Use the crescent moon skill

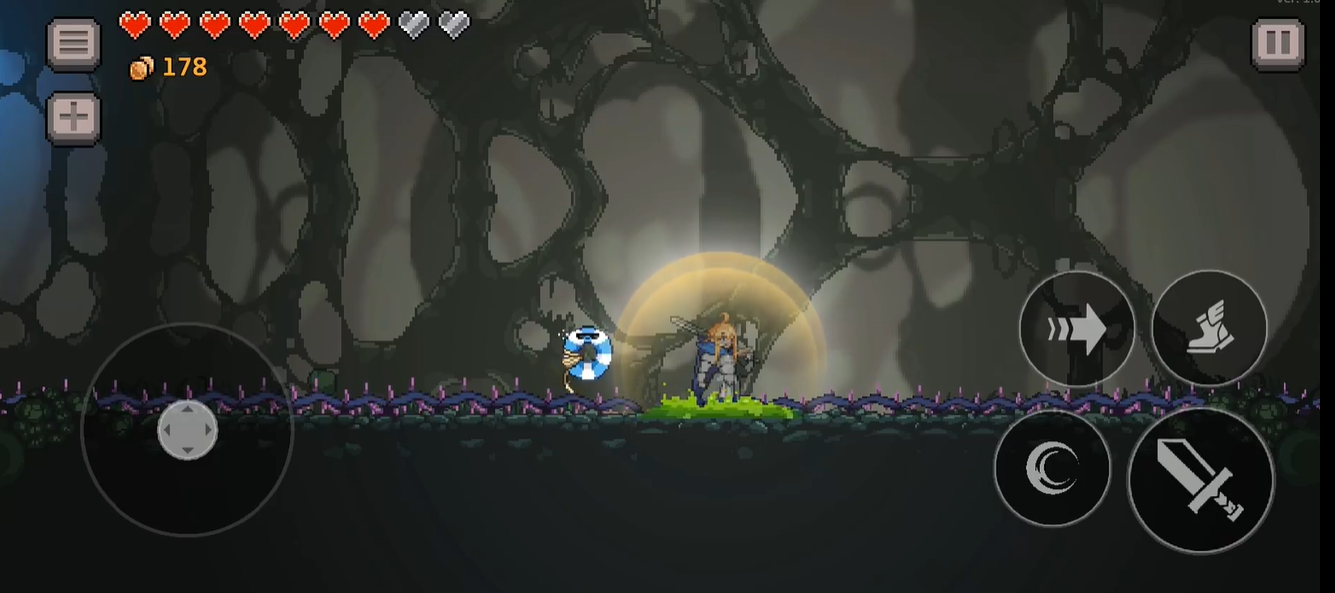[x=1052, y=467]
